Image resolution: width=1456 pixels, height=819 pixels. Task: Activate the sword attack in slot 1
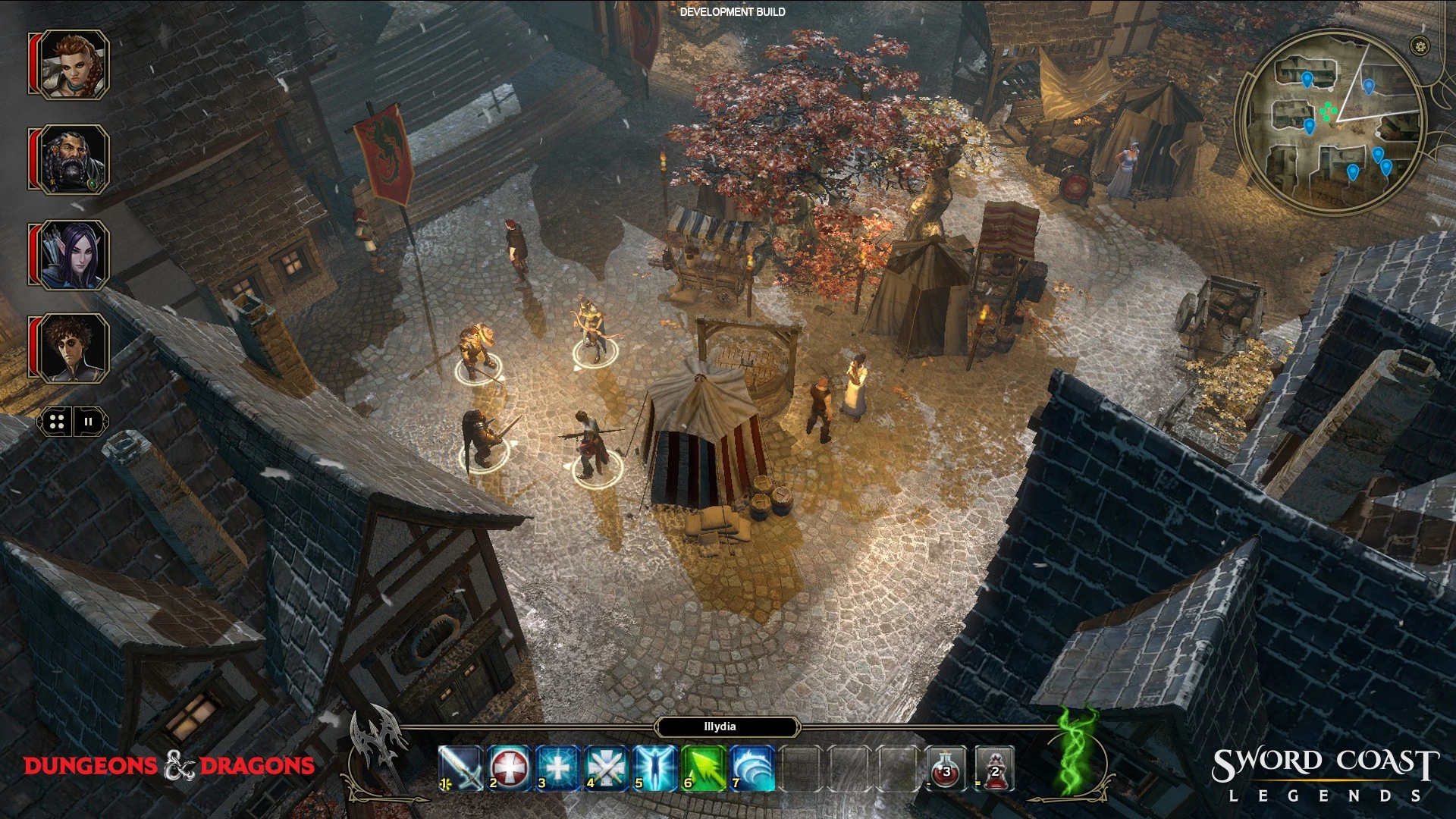pyautogui.click(x=460, y=768)
